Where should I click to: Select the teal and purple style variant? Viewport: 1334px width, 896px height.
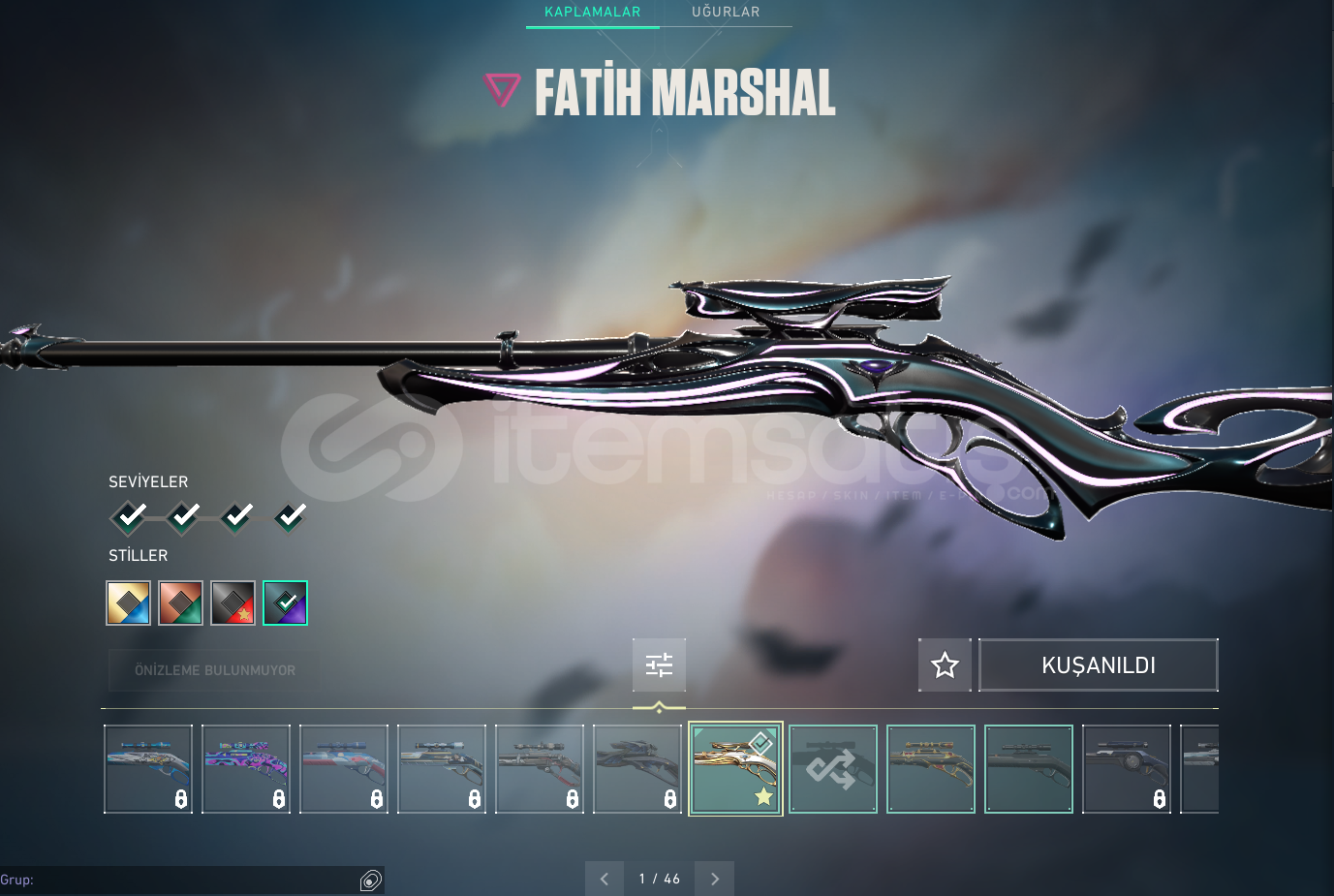click(286, 602)
